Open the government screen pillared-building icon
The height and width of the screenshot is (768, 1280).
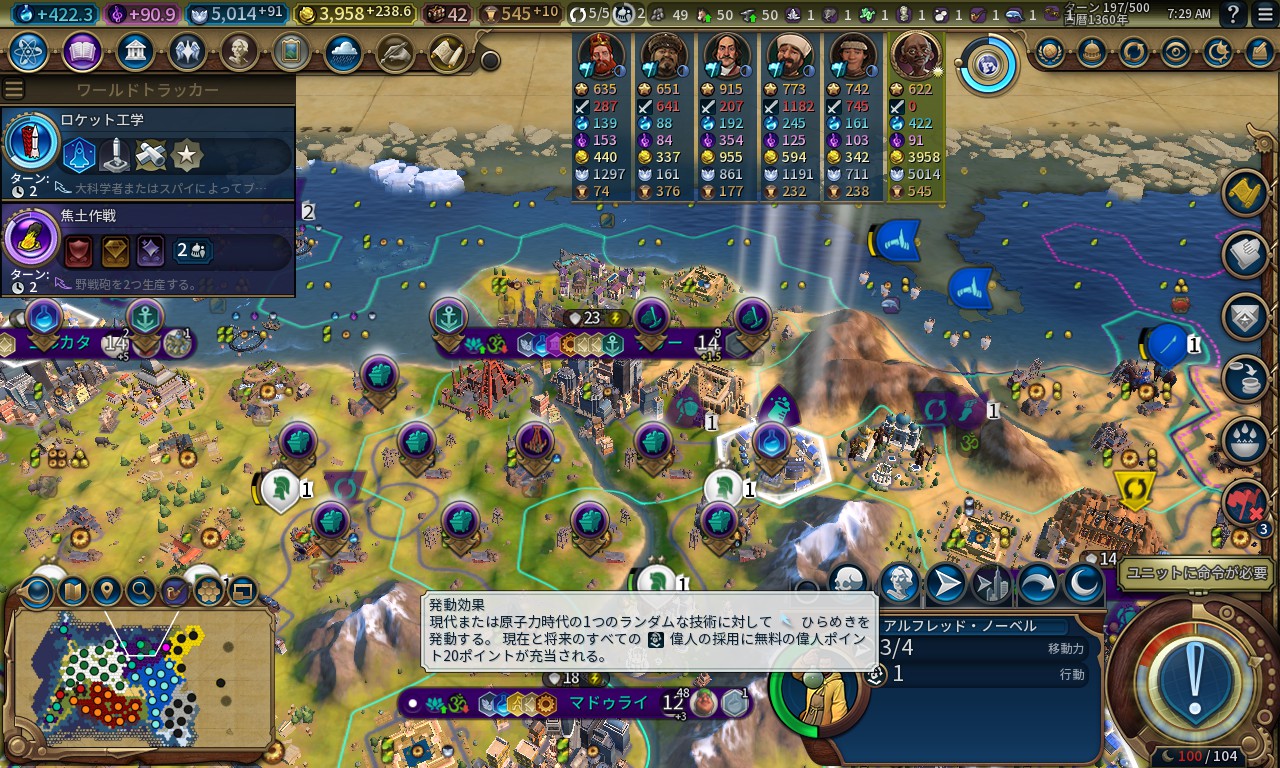click(x=135, y=52)
